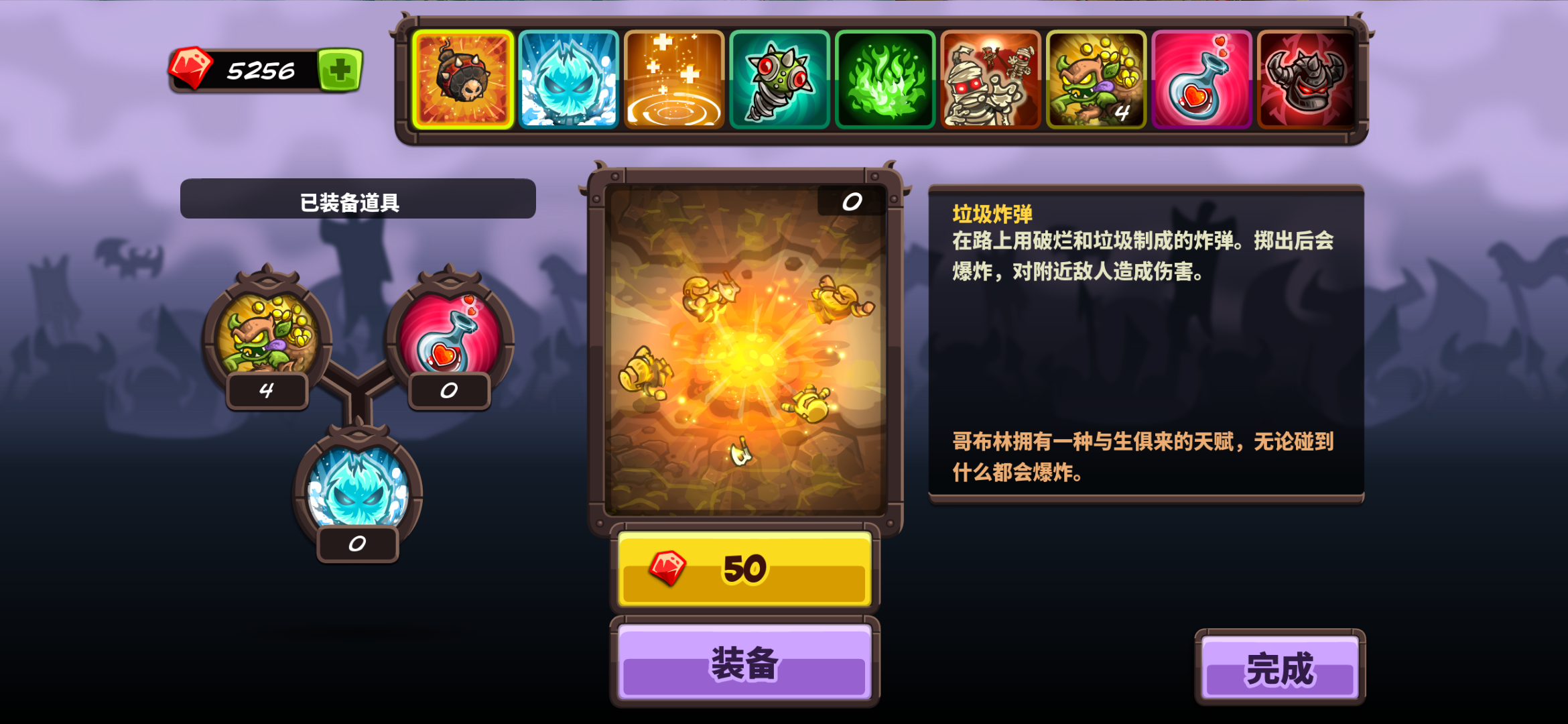Select the spiked drill item icon

point(777,78)
